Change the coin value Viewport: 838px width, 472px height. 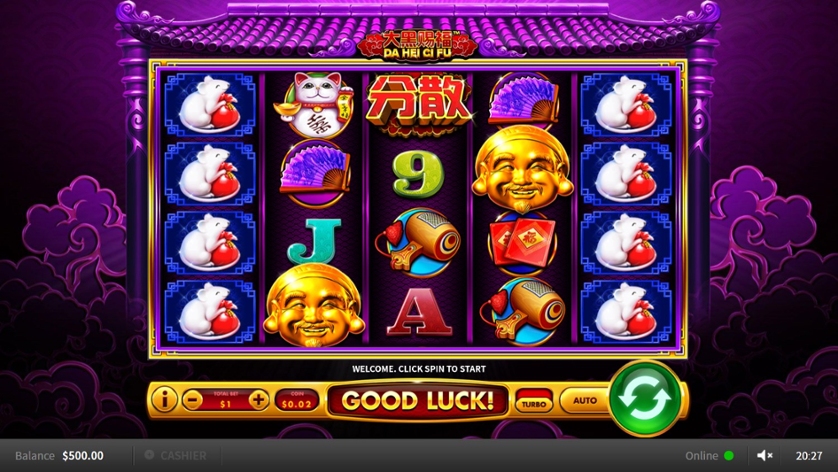click(297, 401)
